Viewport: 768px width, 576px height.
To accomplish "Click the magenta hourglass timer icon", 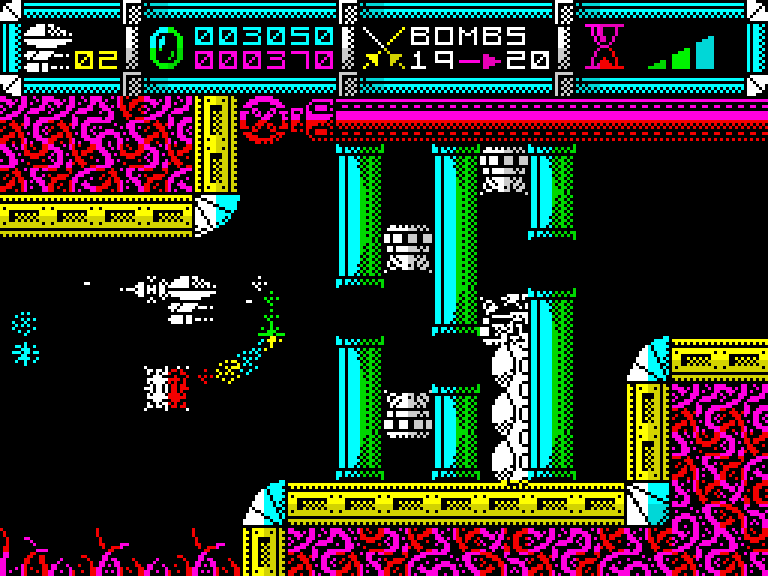I will [x=604, y=47].
